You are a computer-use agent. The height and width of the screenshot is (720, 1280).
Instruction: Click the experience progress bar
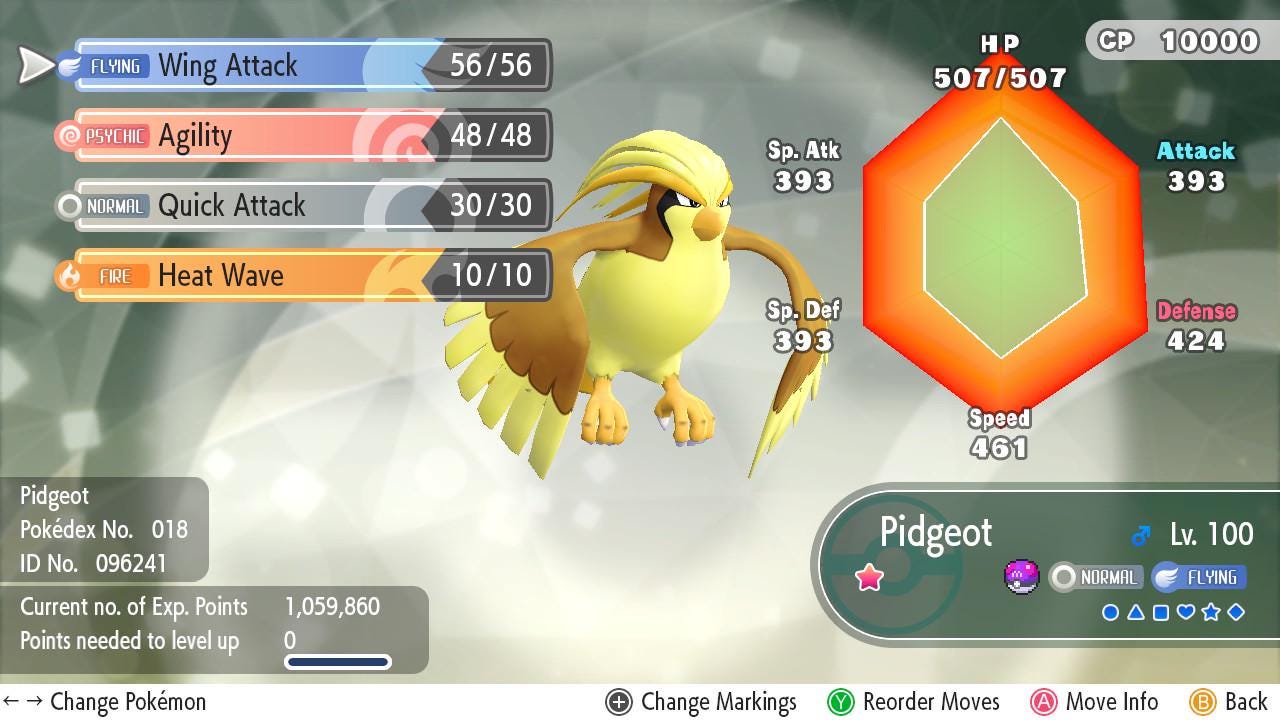tap(337, 661)
